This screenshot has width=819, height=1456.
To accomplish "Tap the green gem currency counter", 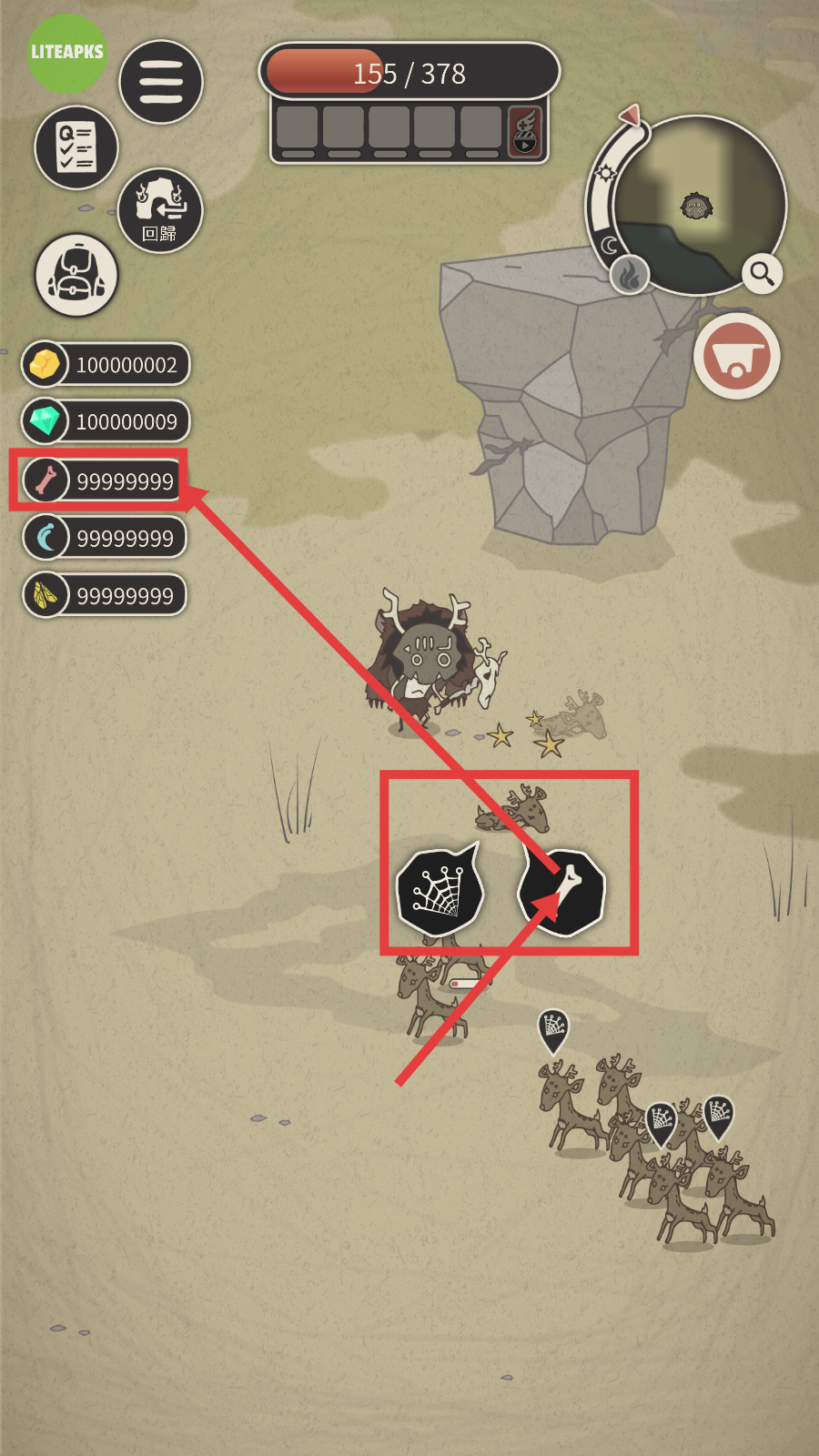I will 106,421.
